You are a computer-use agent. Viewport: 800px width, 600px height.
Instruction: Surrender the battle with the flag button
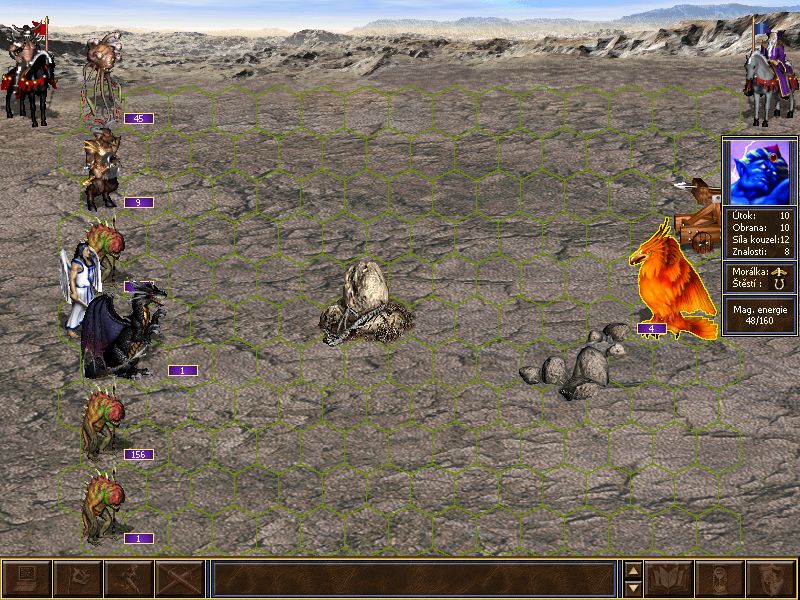[77, 578]
